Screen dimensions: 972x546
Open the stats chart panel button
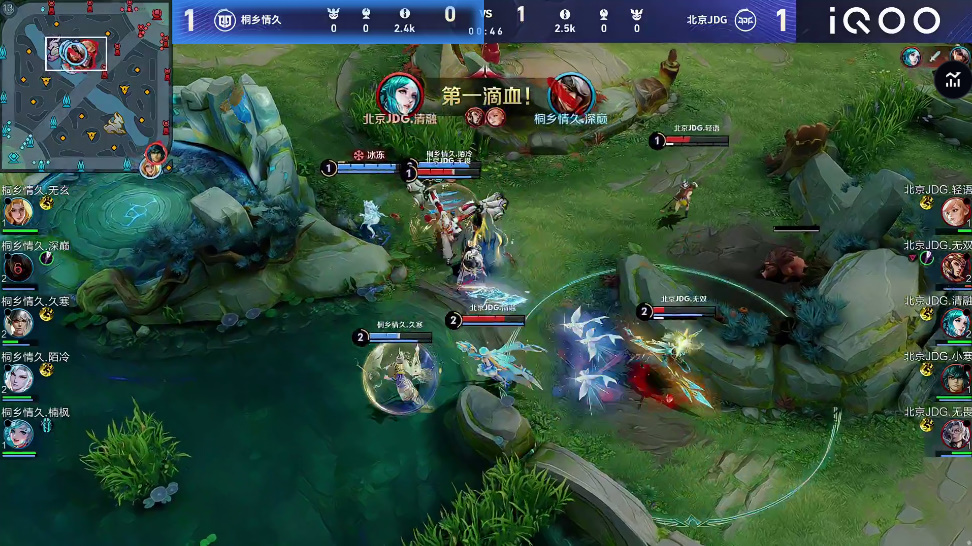pos(951,79)
